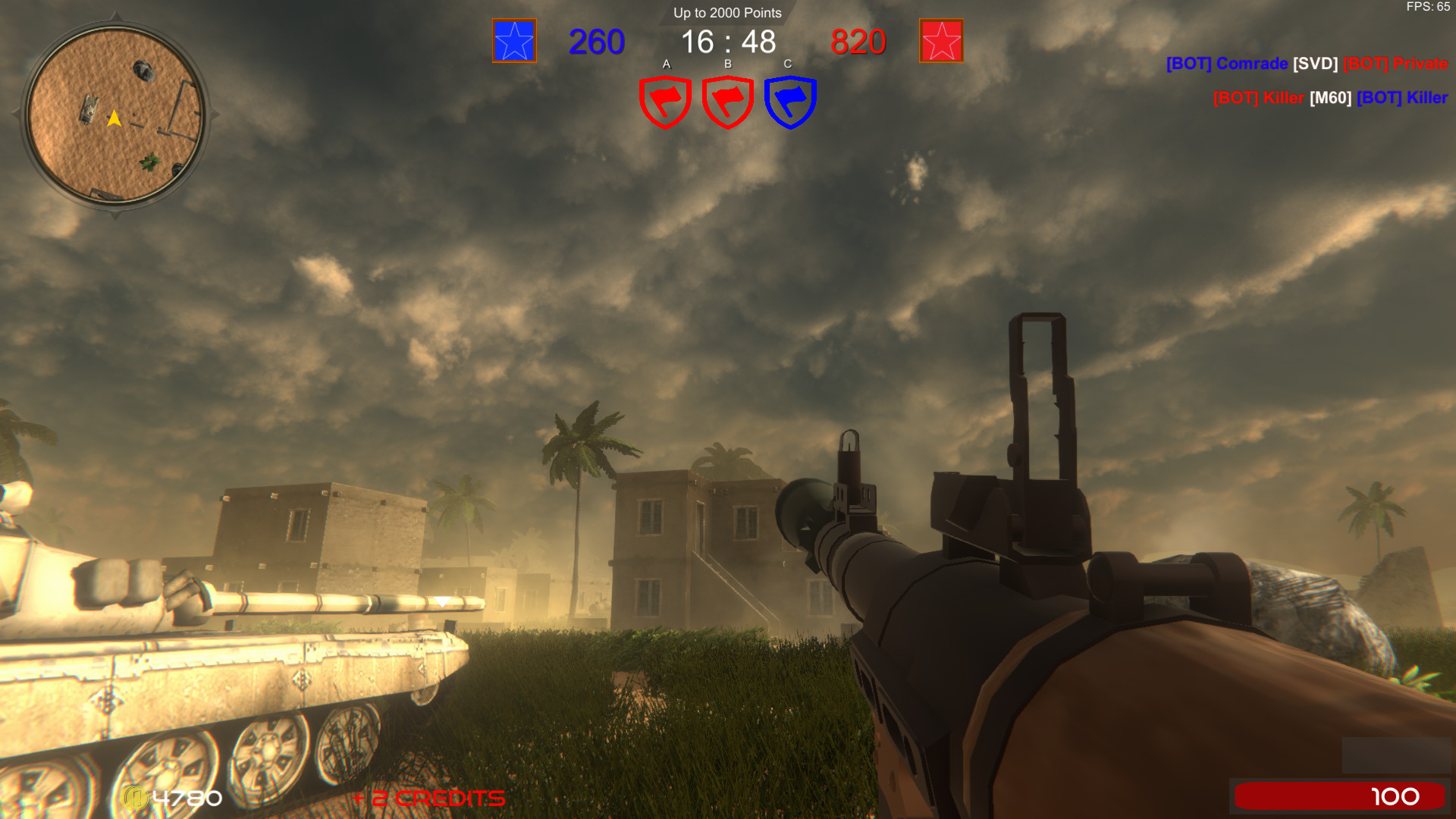Expand the dark panel above the health bar
The height and width of the screenshot is (819, 1456).
[1395, 755]
